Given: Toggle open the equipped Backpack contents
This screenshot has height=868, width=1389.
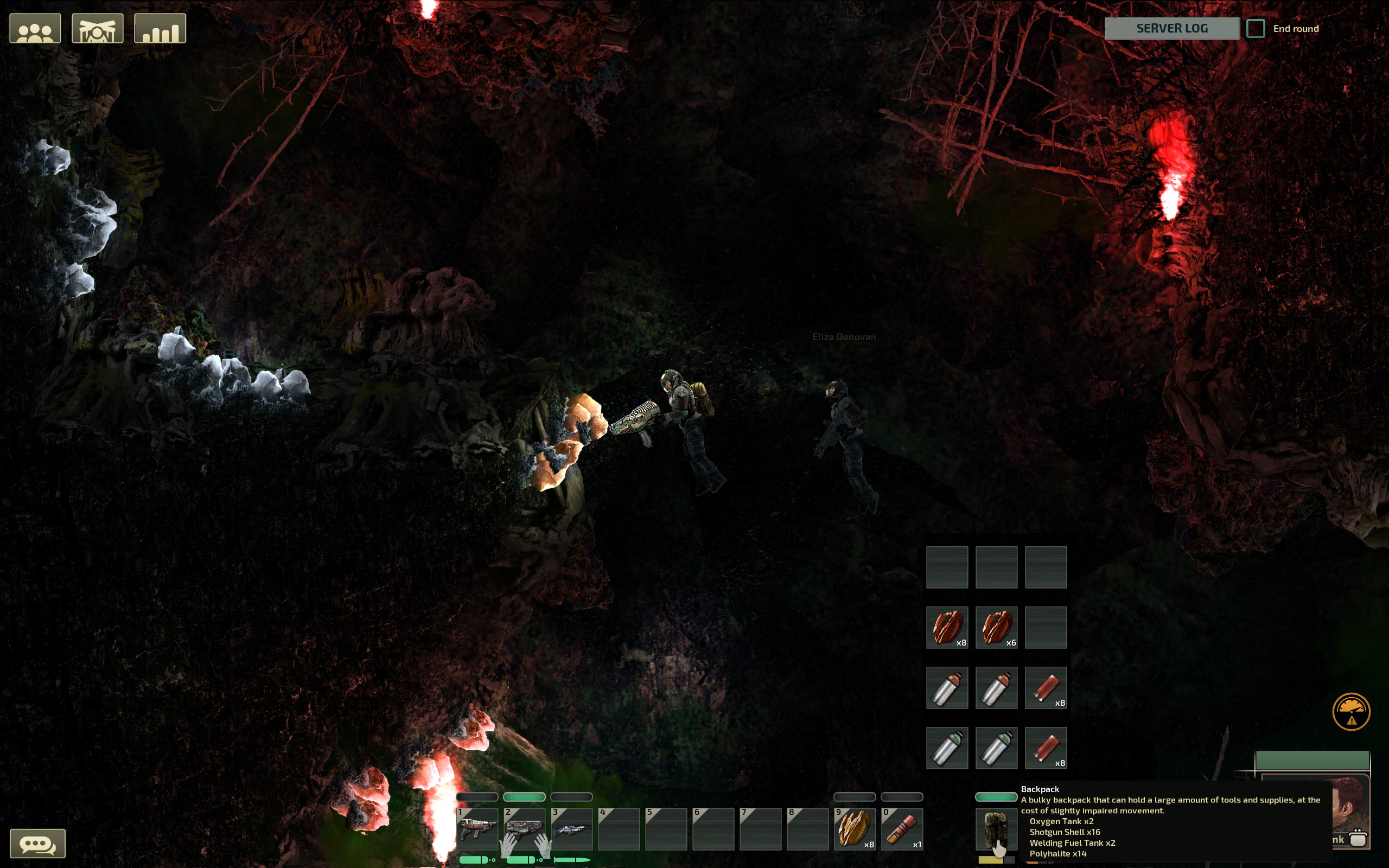Looking at the screenshot, I should coord(996,828).
